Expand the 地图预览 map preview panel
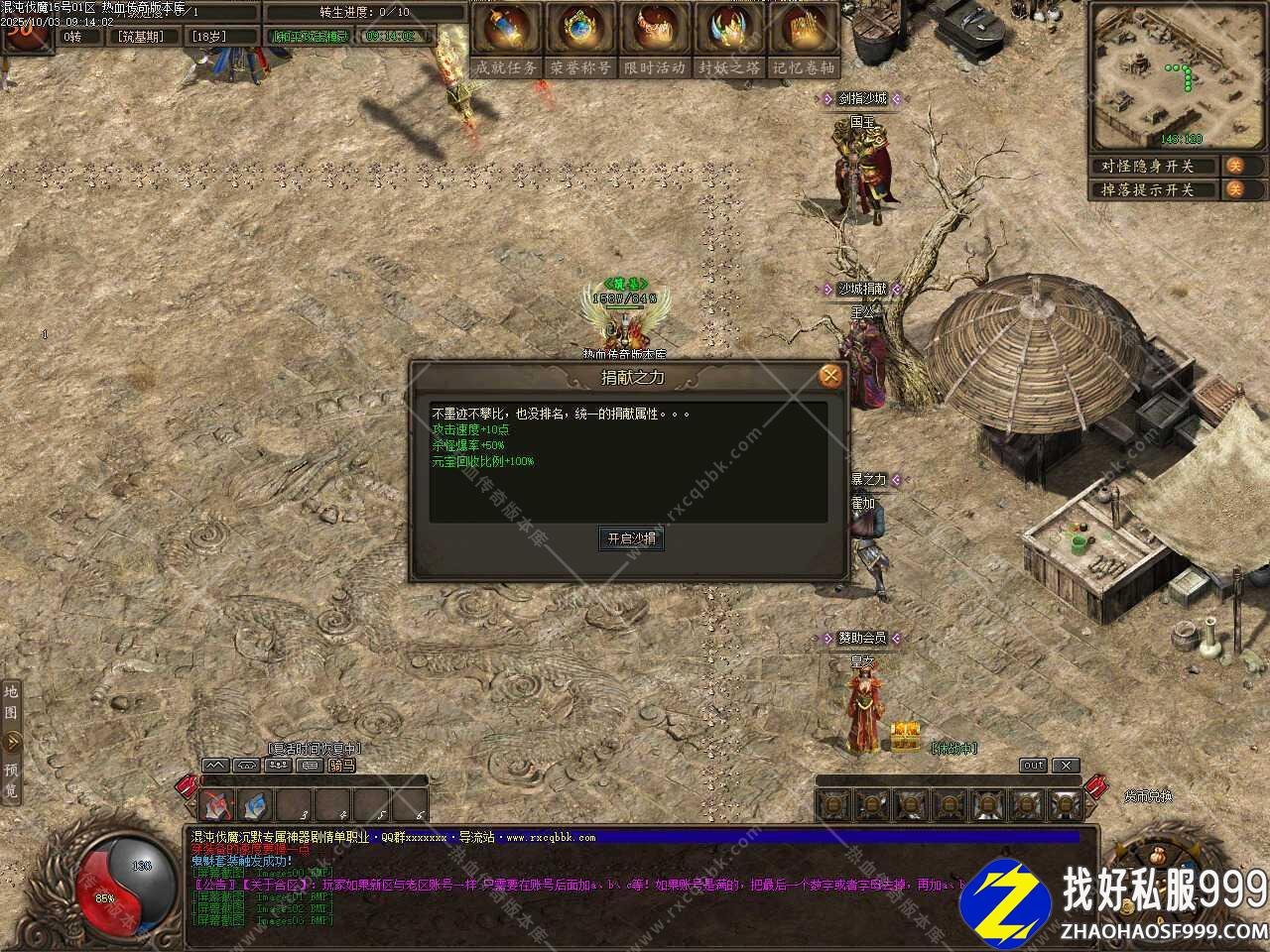The width and height of the screenshot is (1270, 952). click(11, 740)
